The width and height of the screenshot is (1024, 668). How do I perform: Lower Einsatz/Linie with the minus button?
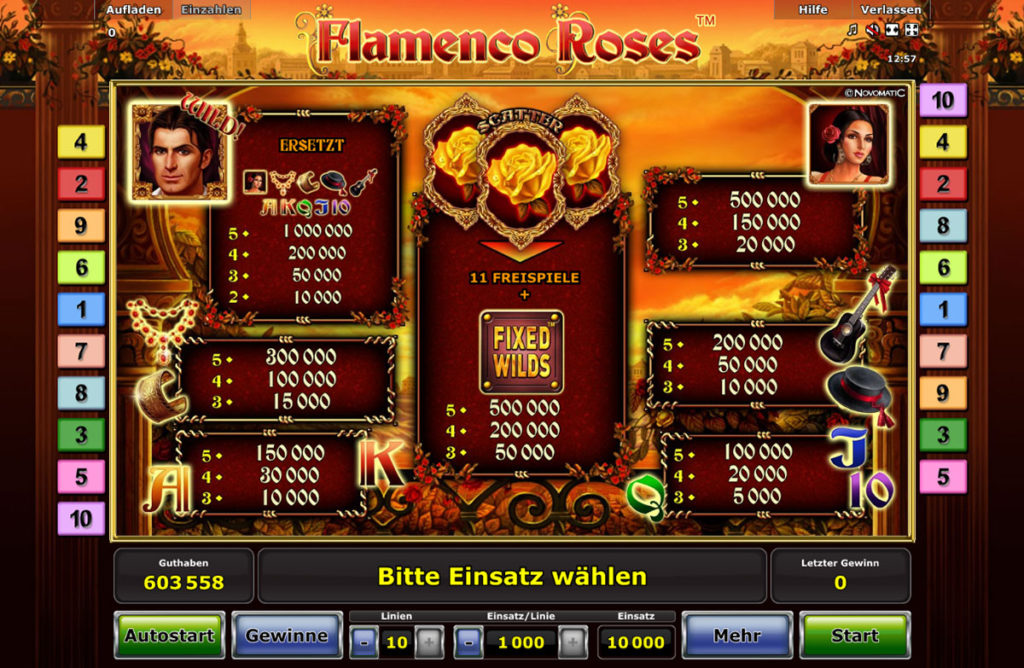click(469, 642)
